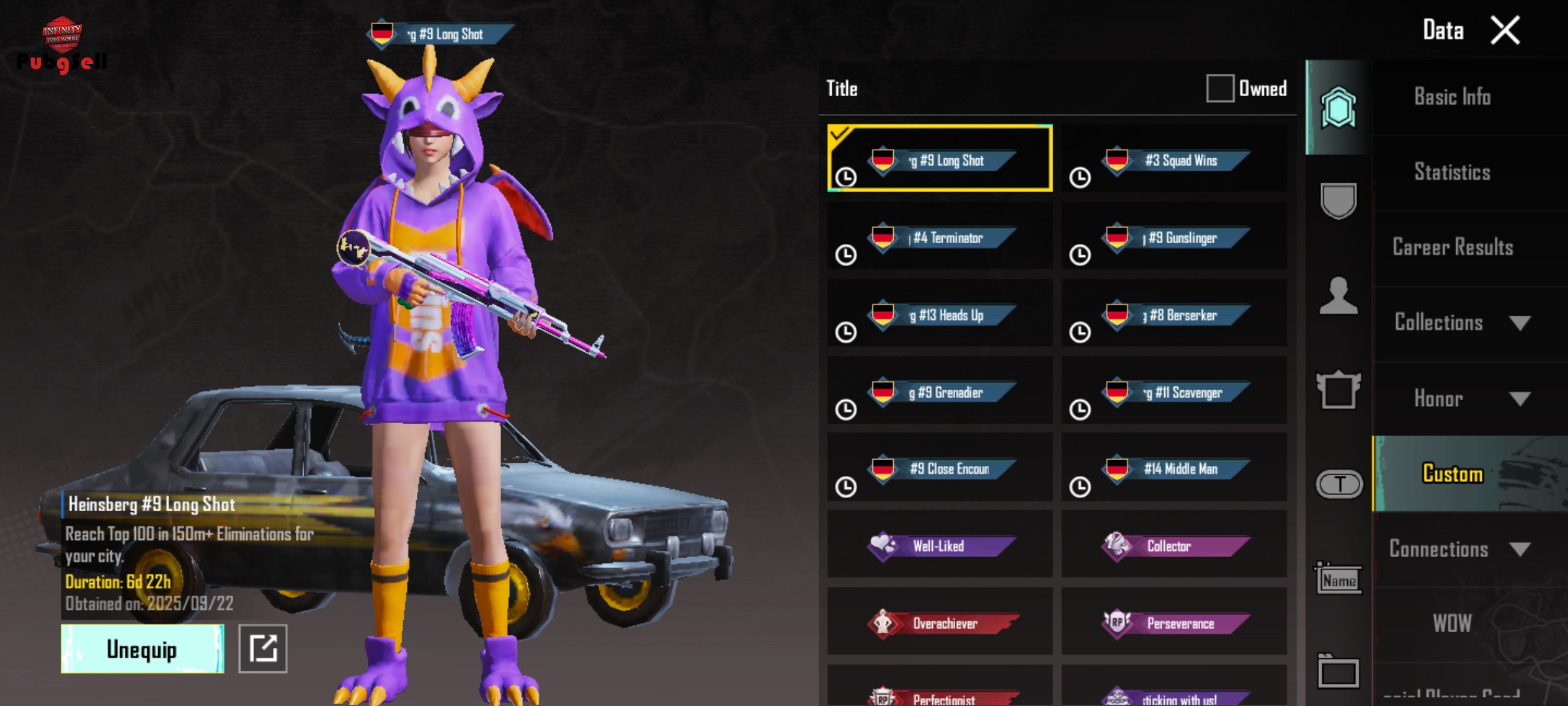
Task: Open the shield icon category tab
Action: coord(1339,200)
